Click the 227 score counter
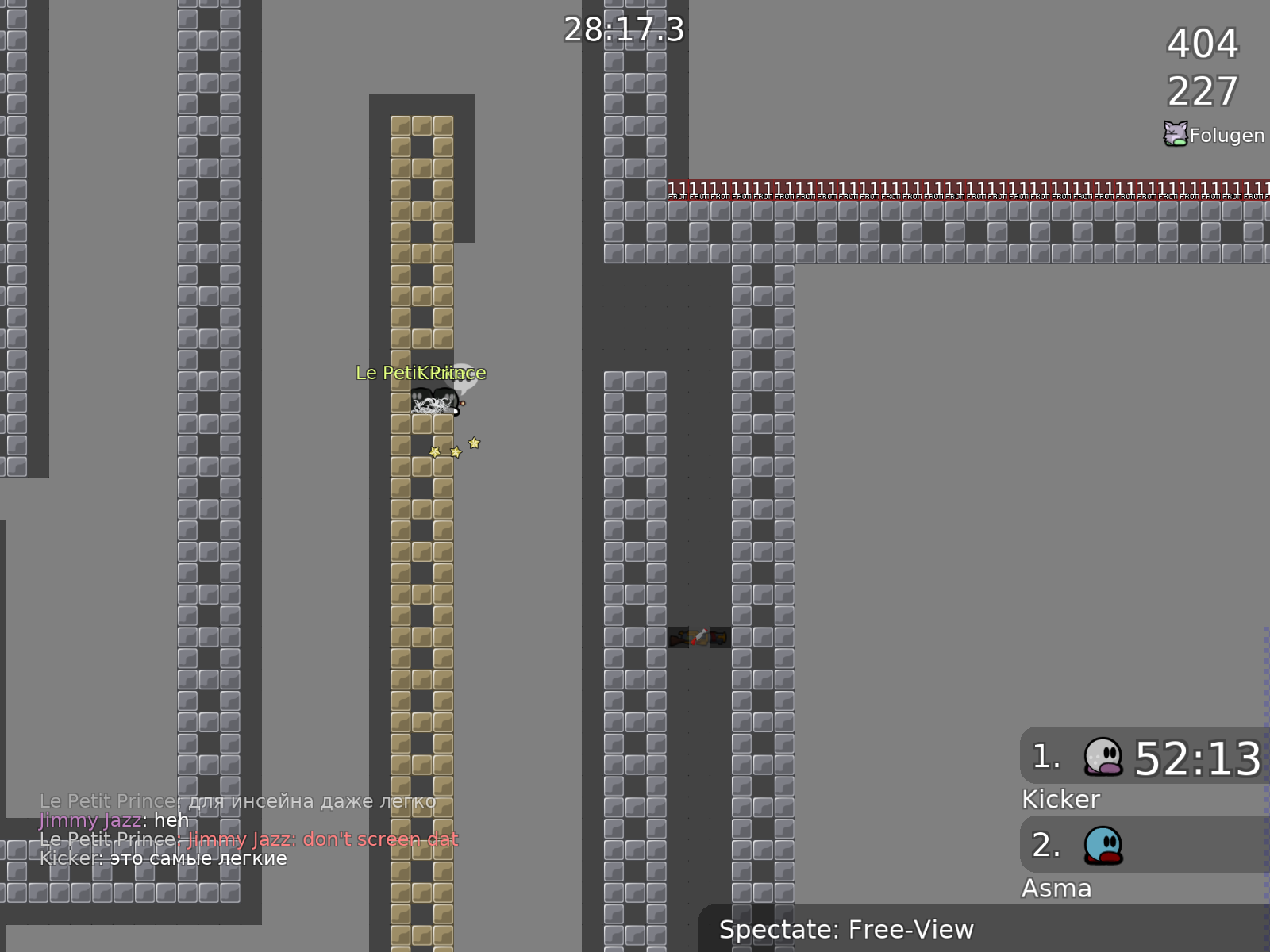The height and width of the screenshot is (952, 1270). point(1201,90)
